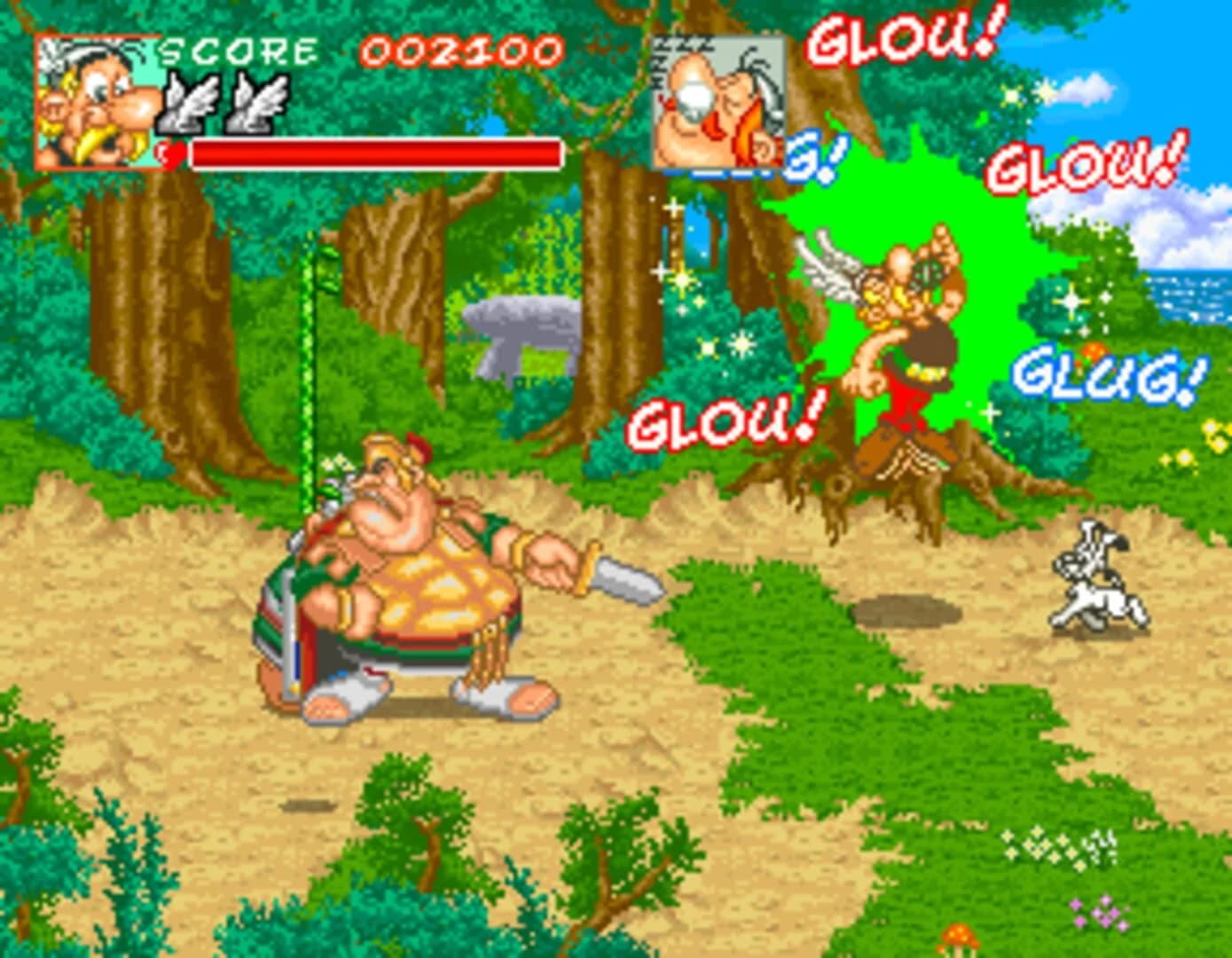Image resolution: width=1232 pixels, height=958 pixels.
Task: Select the SCORE label at the top
Action: point(239,53)
